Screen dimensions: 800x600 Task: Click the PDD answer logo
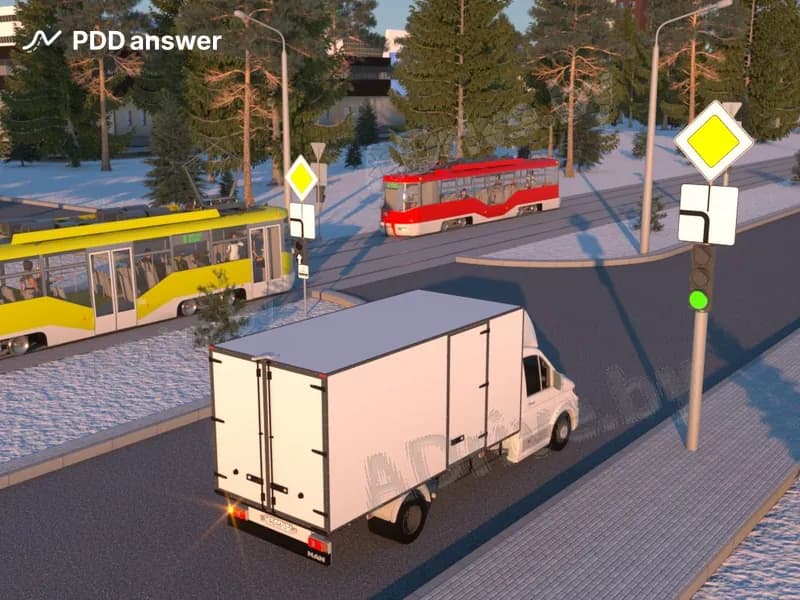121,41
